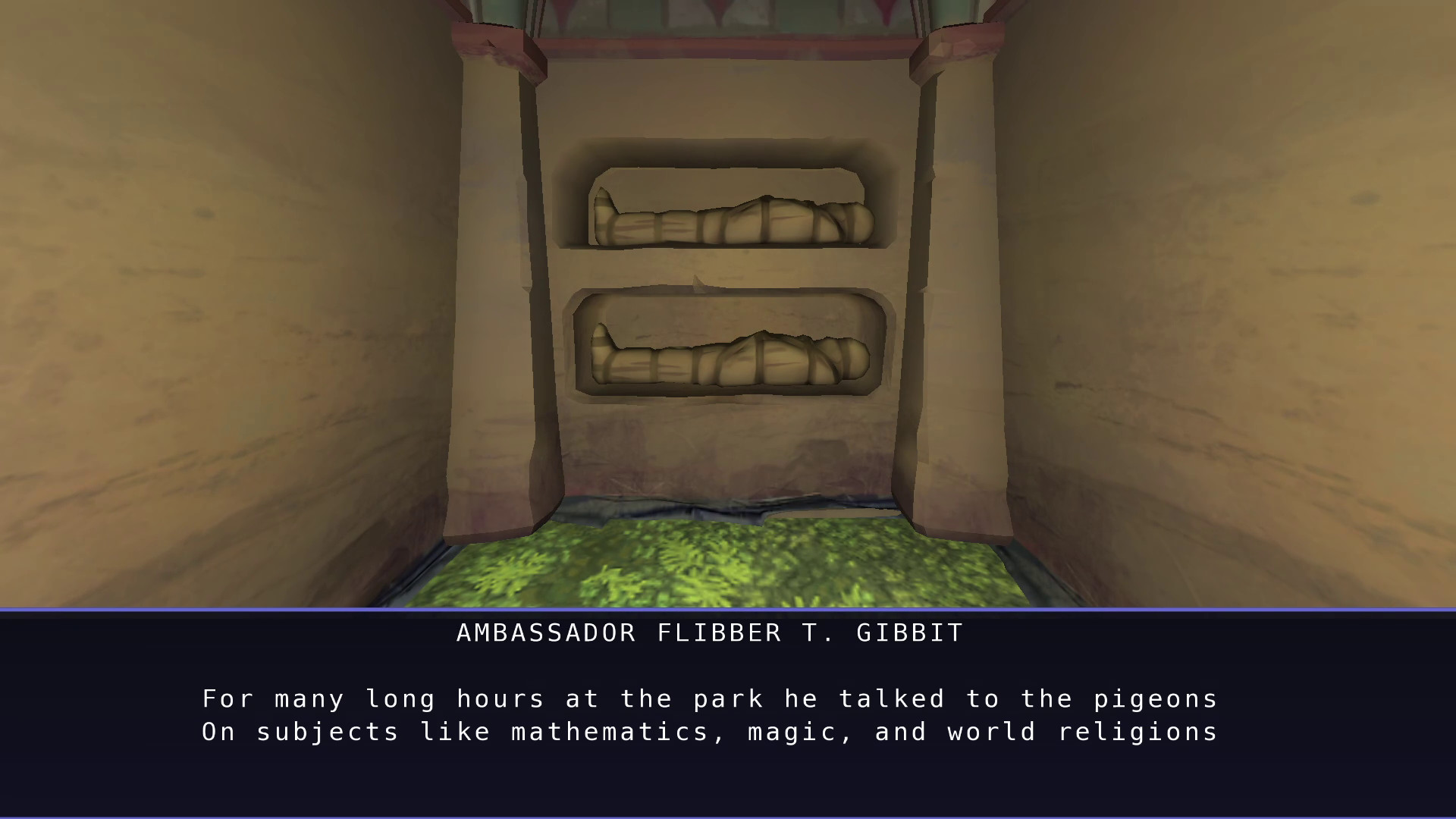Click the dialogue text about pigeons

click(709, 698)
